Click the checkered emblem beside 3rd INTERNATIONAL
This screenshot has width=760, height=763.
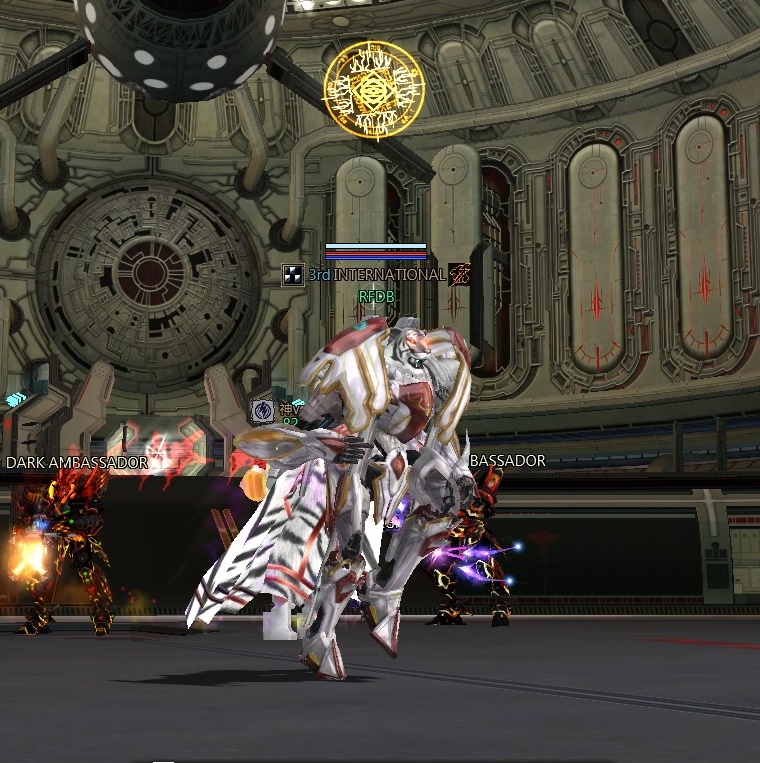coord(293,275)
